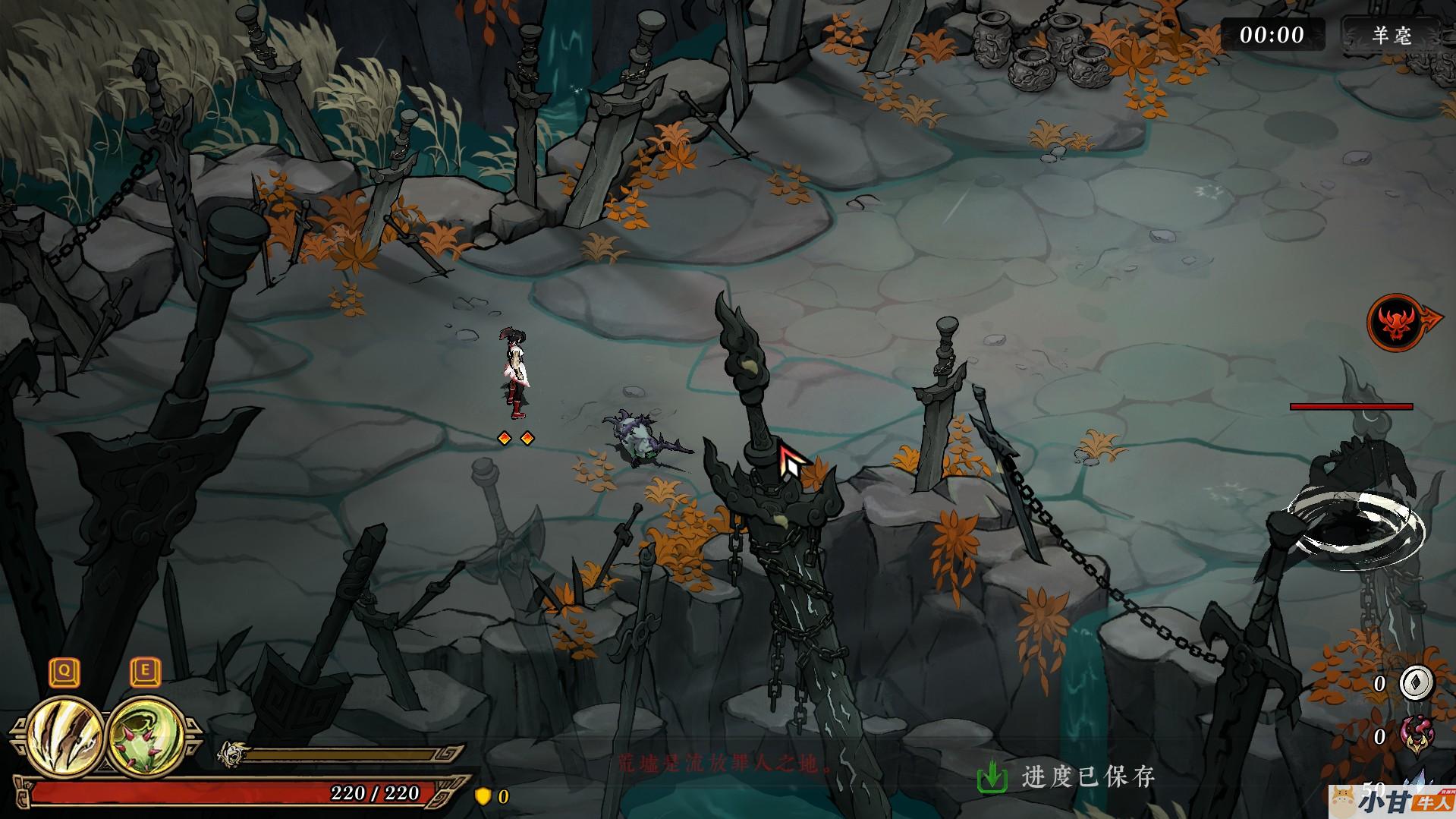Click the green save-progress arrow icon
Viewport: 1456px width, 819px height.
(992, 777)
